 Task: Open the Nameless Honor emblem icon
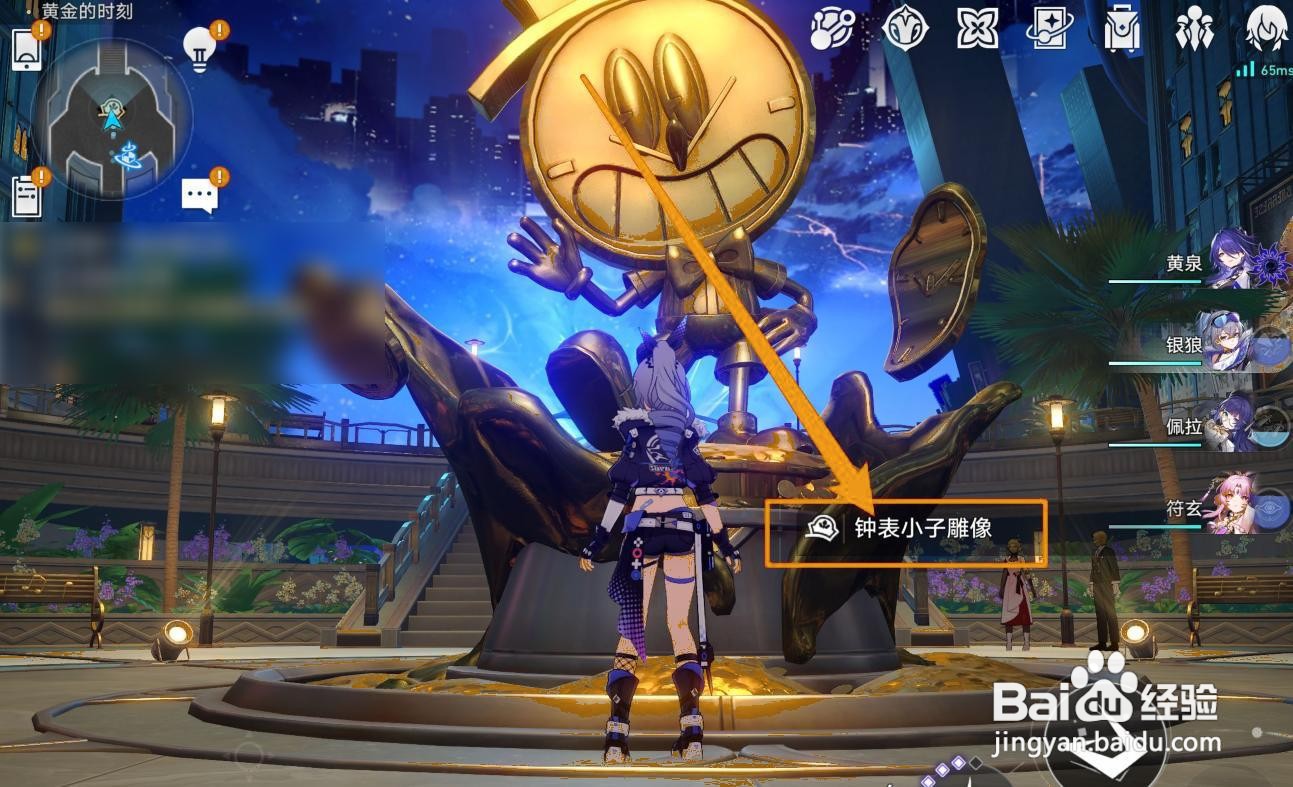[x=905, y=30]
